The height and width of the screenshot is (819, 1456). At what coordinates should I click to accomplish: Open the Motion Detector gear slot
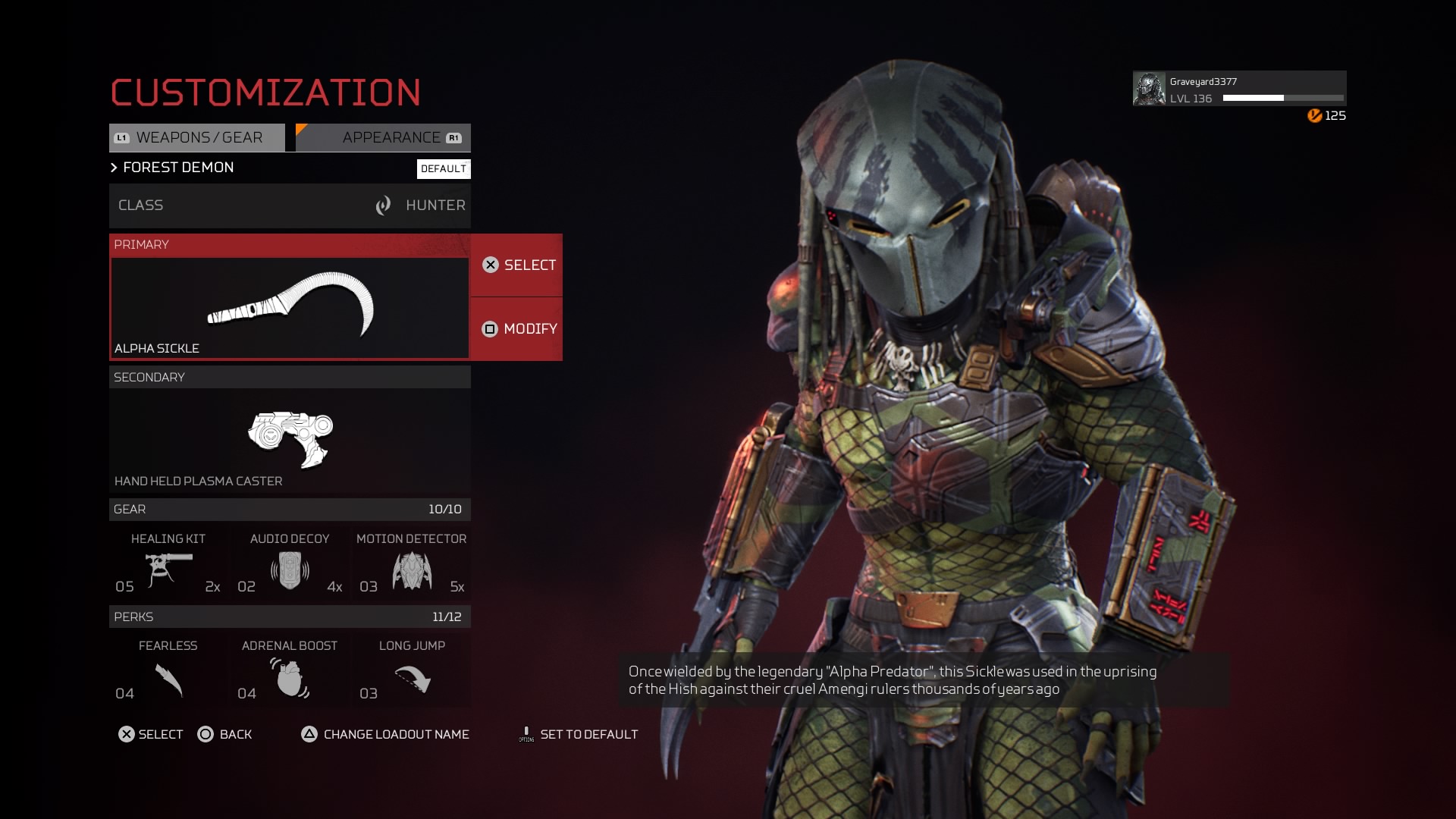(x=412, y=563)
